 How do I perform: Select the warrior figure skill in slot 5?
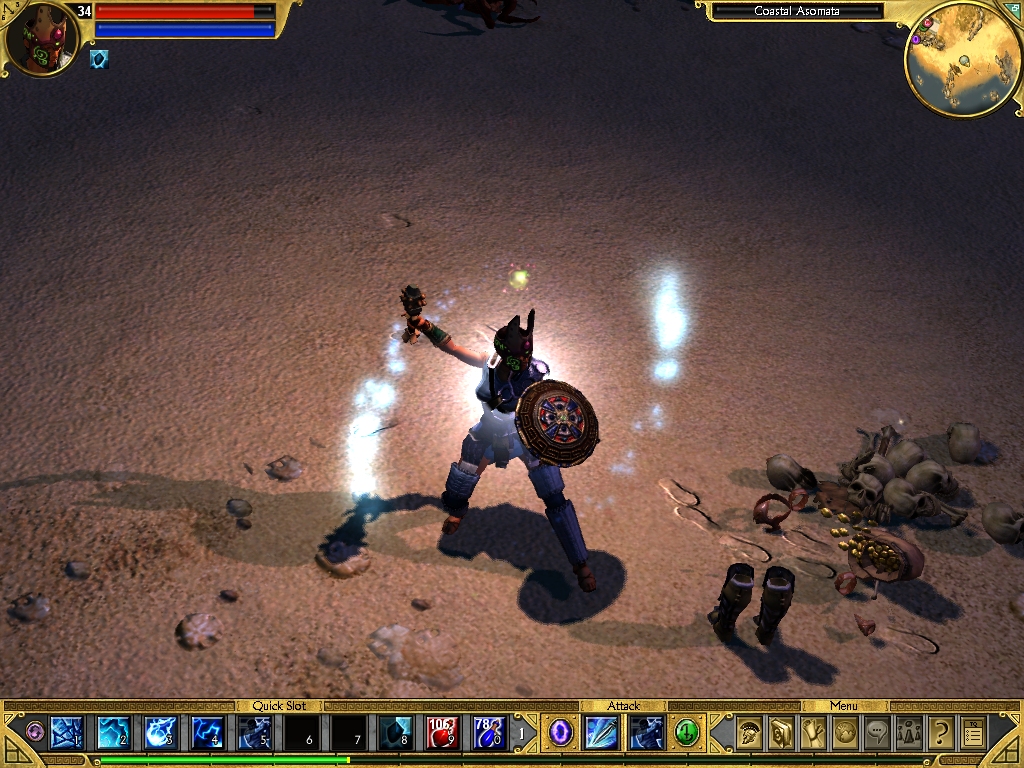click(x=255, y=733)
